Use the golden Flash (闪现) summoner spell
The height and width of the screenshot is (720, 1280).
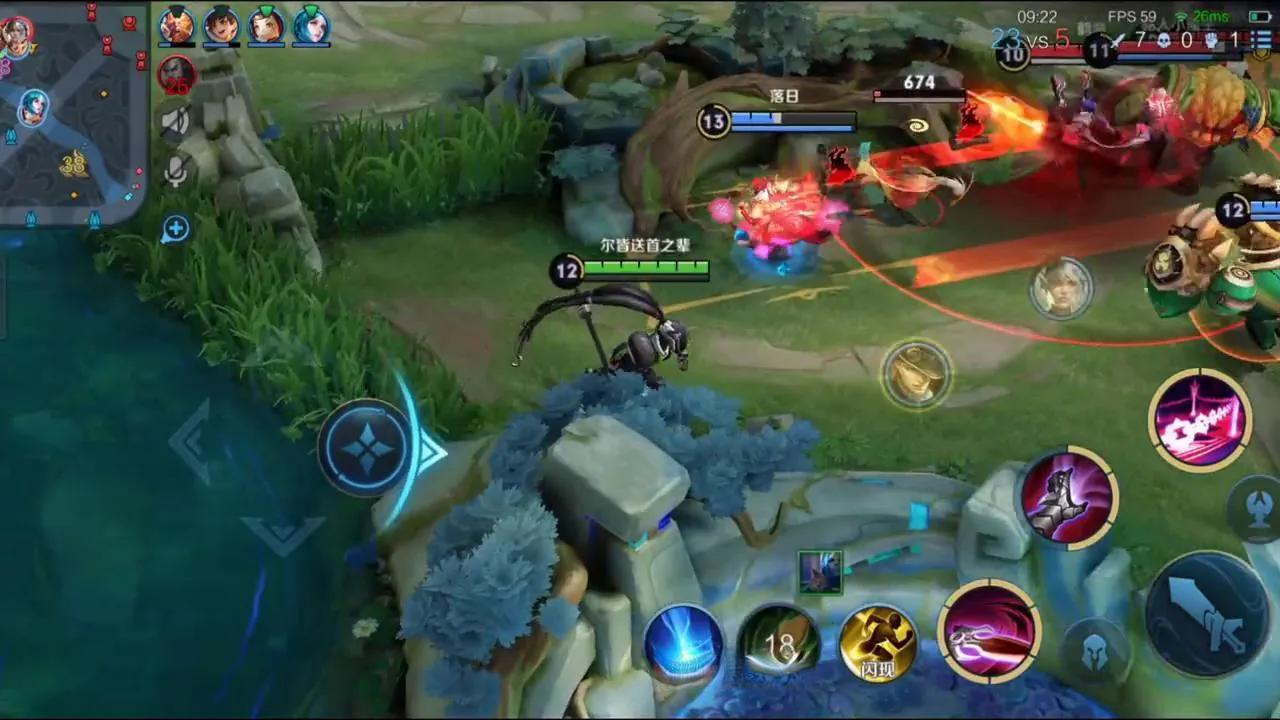[x=878, y=644]
